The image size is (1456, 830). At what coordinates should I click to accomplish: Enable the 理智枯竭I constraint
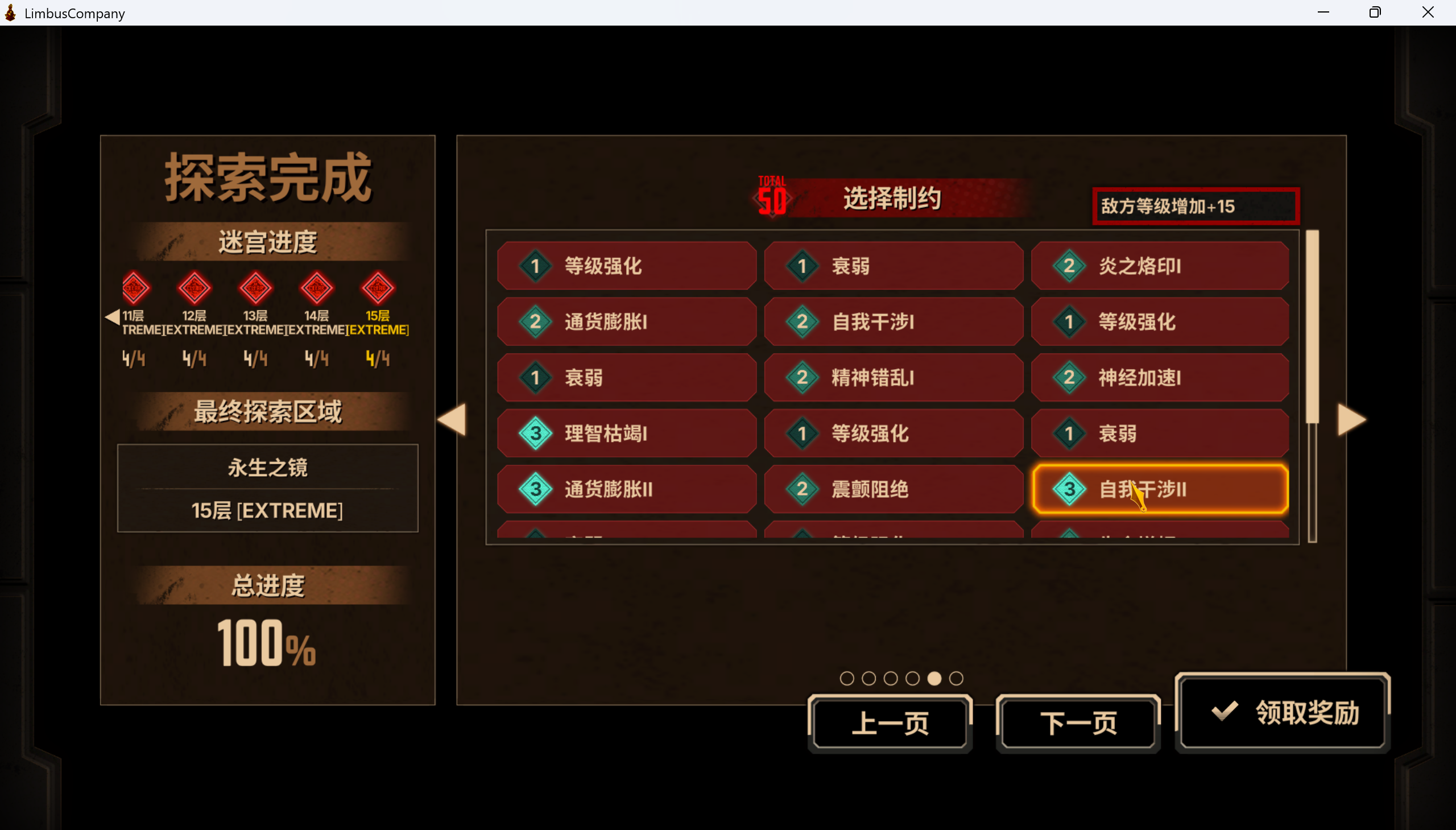626,433
